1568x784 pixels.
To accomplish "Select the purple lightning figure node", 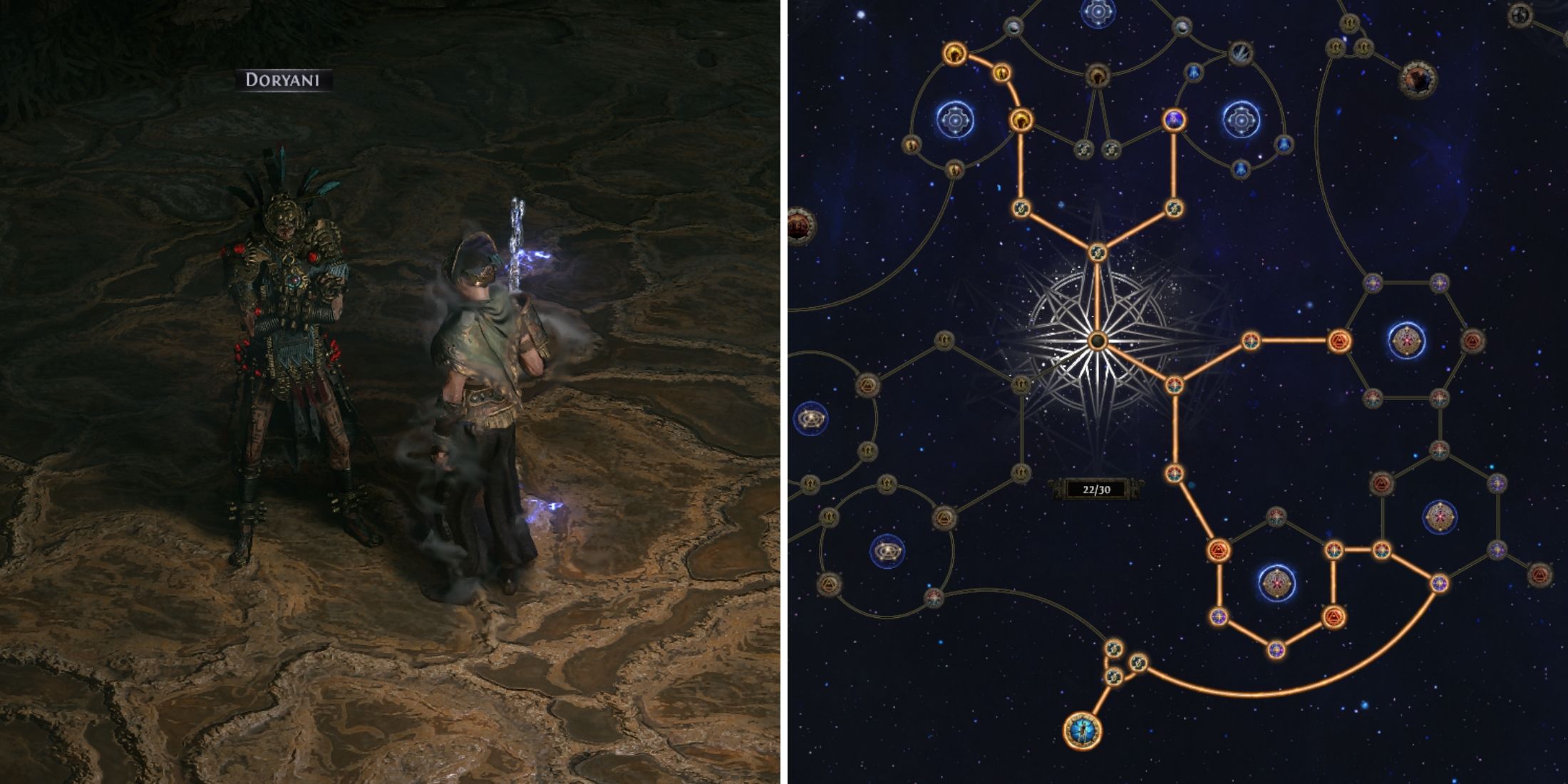I will pyautogui.click(x=1173, y=120).
